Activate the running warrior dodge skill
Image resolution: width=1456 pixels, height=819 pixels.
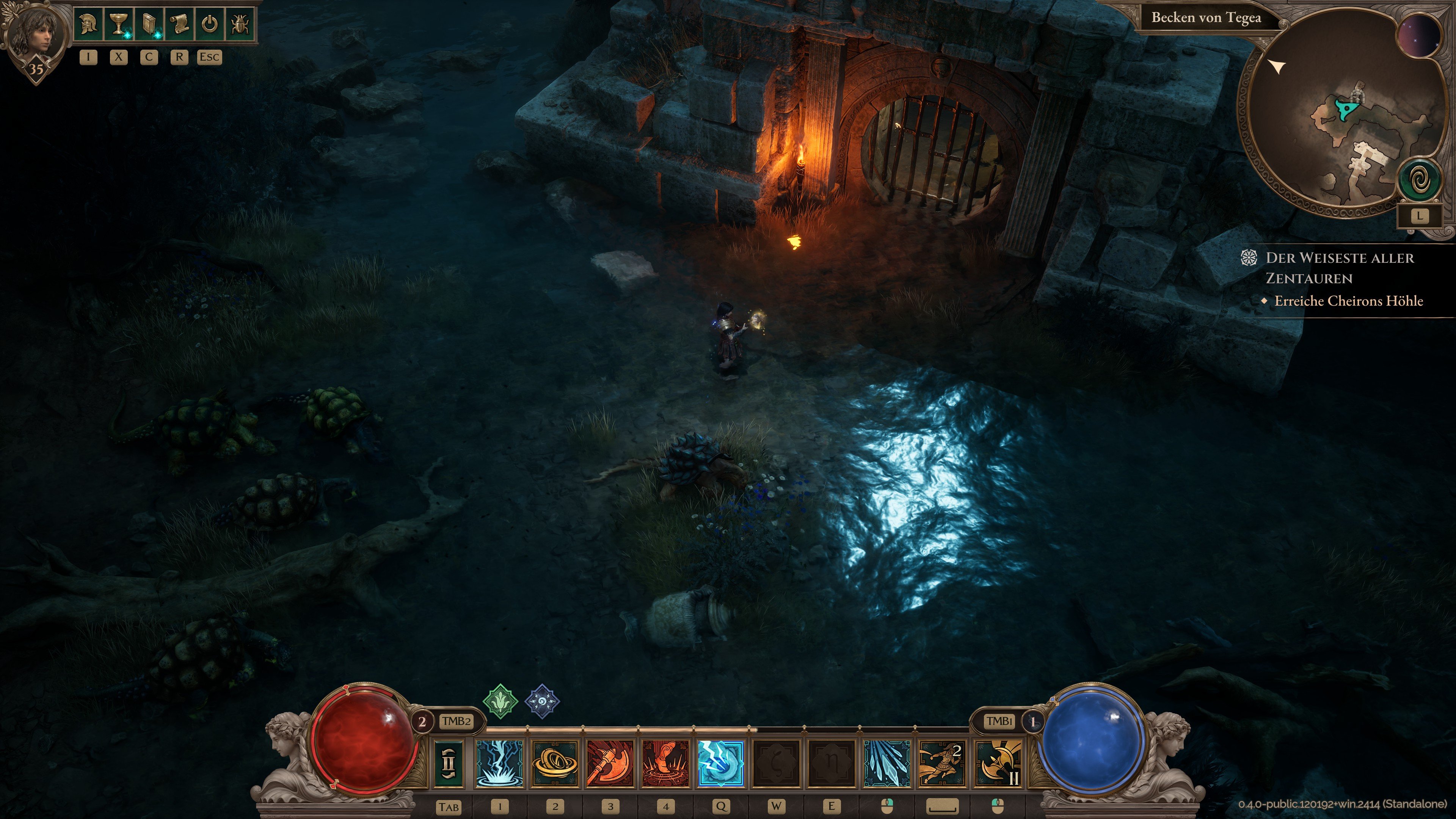point(941,764)
